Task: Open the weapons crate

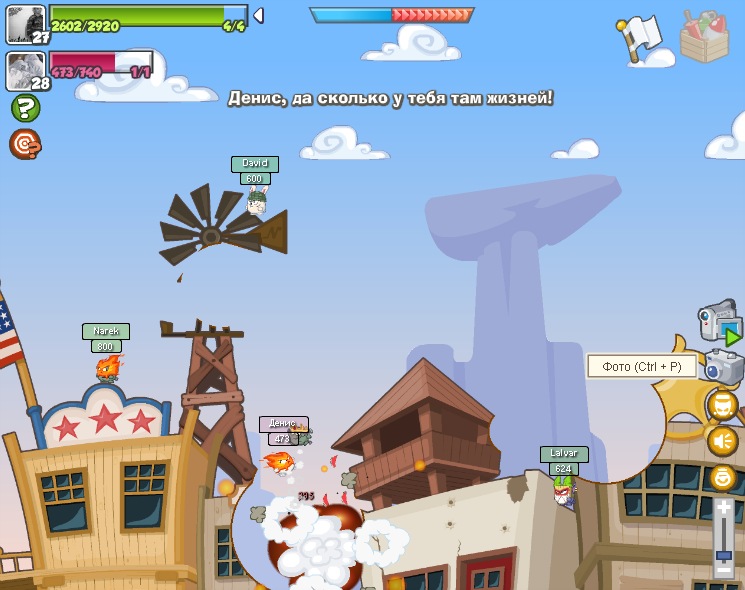Action: click(703, 37)
